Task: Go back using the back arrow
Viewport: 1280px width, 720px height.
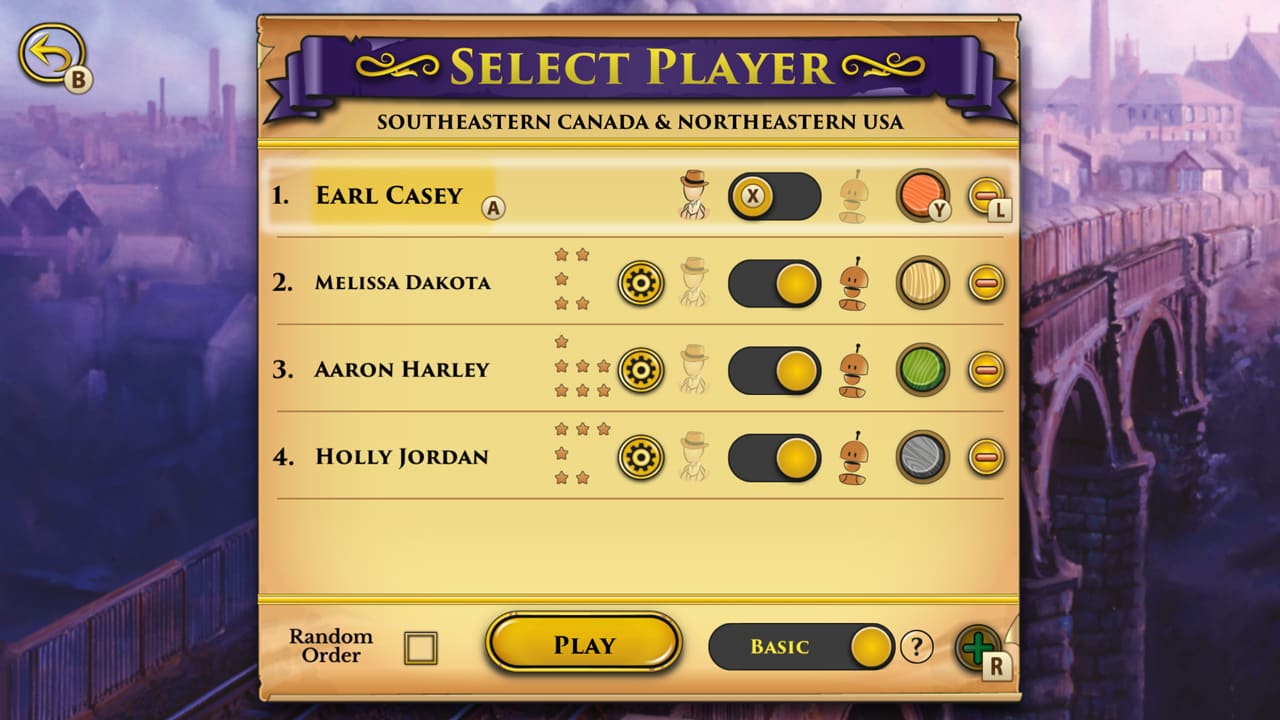Action: [52, 50]
